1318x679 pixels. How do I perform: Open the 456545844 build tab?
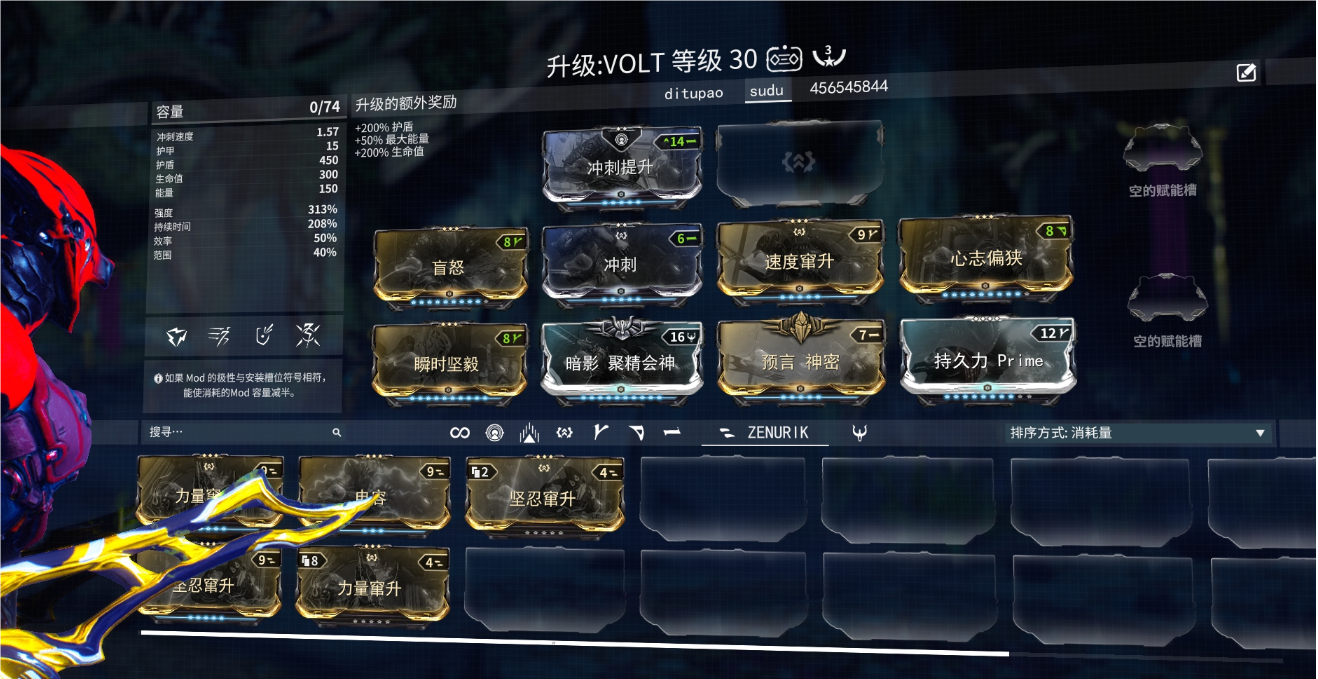(x=848, y=87)
